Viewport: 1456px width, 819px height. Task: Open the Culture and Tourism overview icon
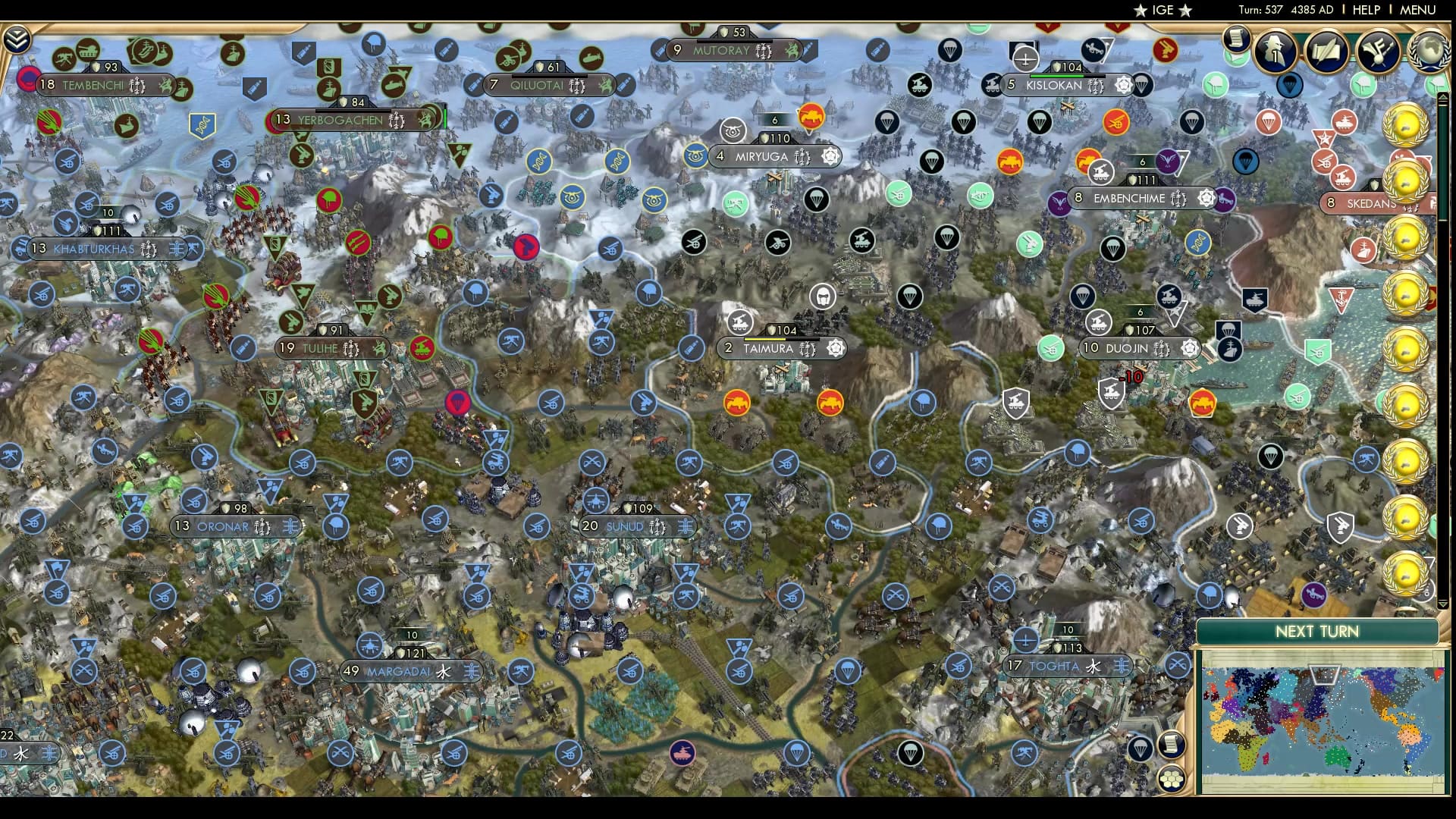[x=1378, y=52]
